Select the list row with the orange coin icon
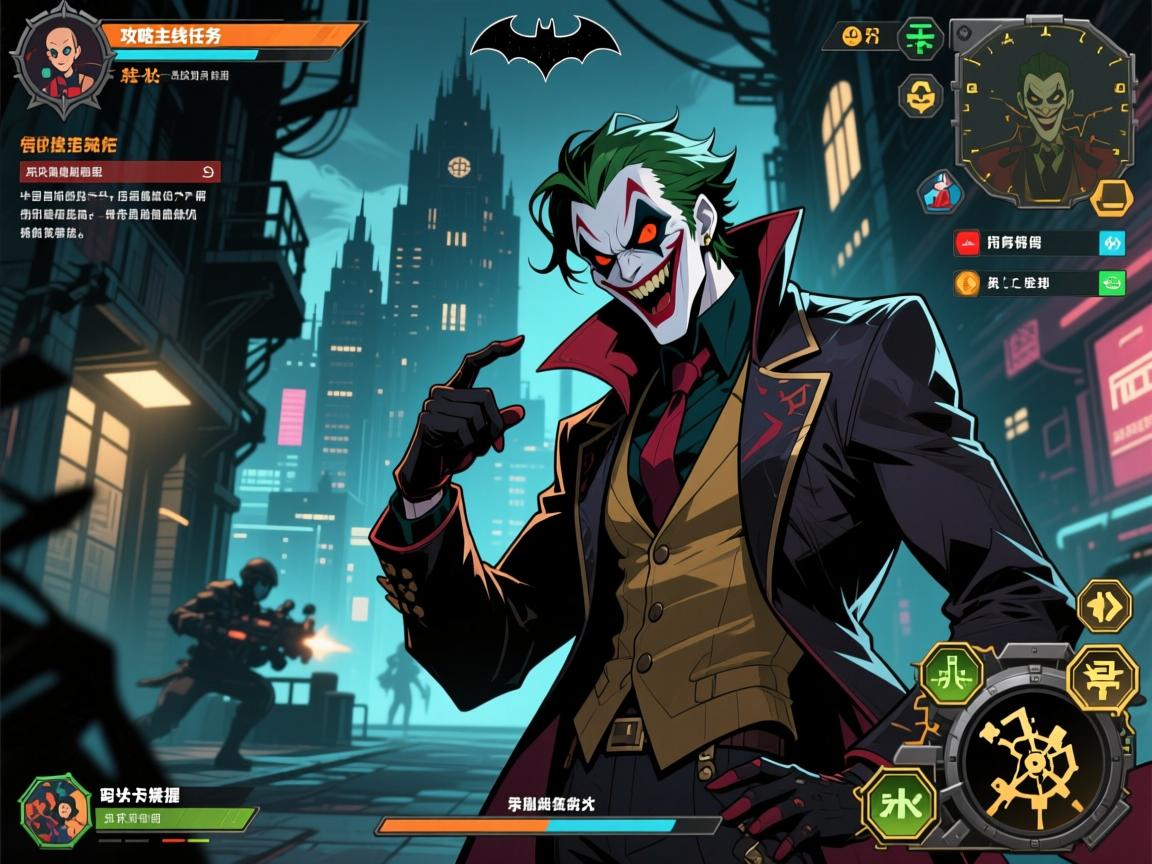Viewport: 1152px width, 864px height. click(1030, 283)
